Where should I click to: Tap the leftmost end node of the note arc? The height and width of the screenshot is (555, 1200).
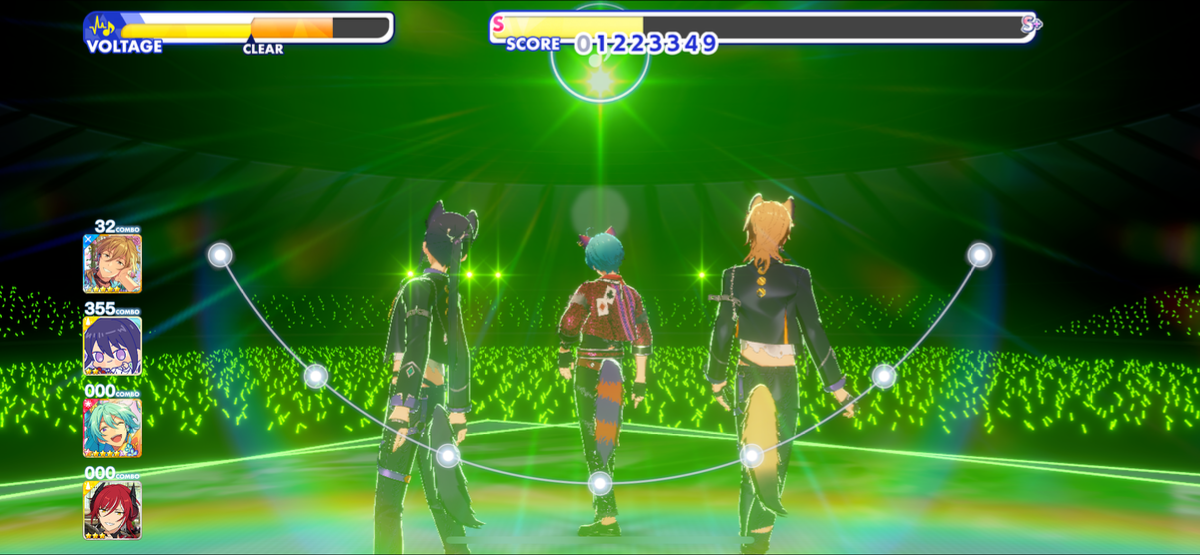click(220, 255)
